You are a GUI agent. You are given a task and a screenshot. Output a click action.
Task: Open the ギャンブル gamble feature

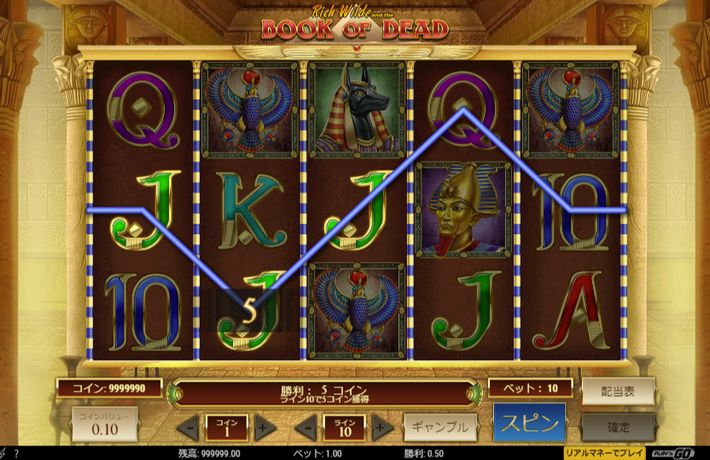[440, 427]
